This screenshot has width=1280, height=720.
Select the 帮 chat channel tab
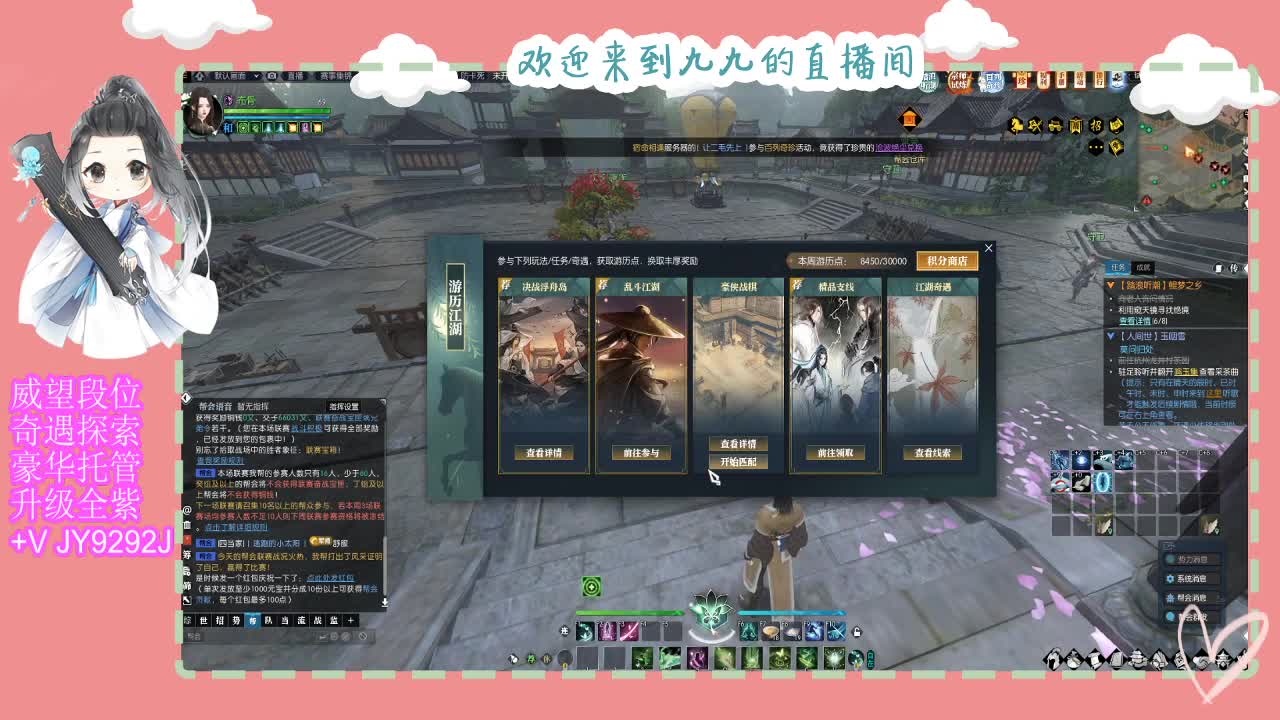point(255,620)
